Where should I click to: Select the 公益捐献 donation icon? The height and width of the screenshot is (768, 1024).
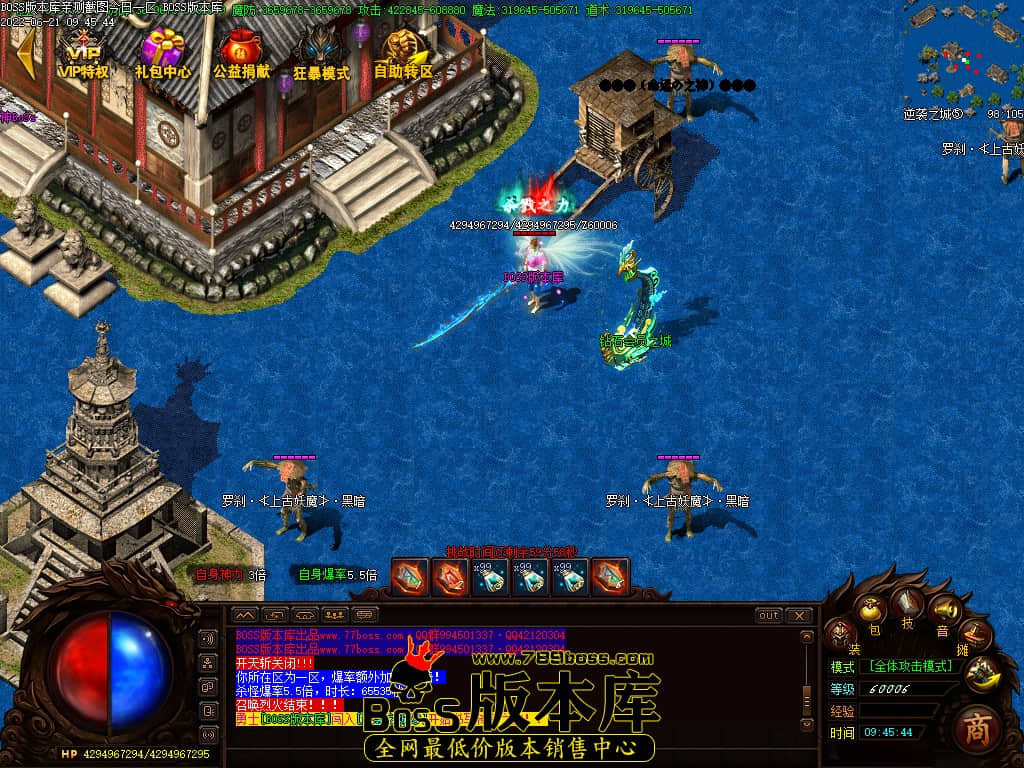(241, 53)
